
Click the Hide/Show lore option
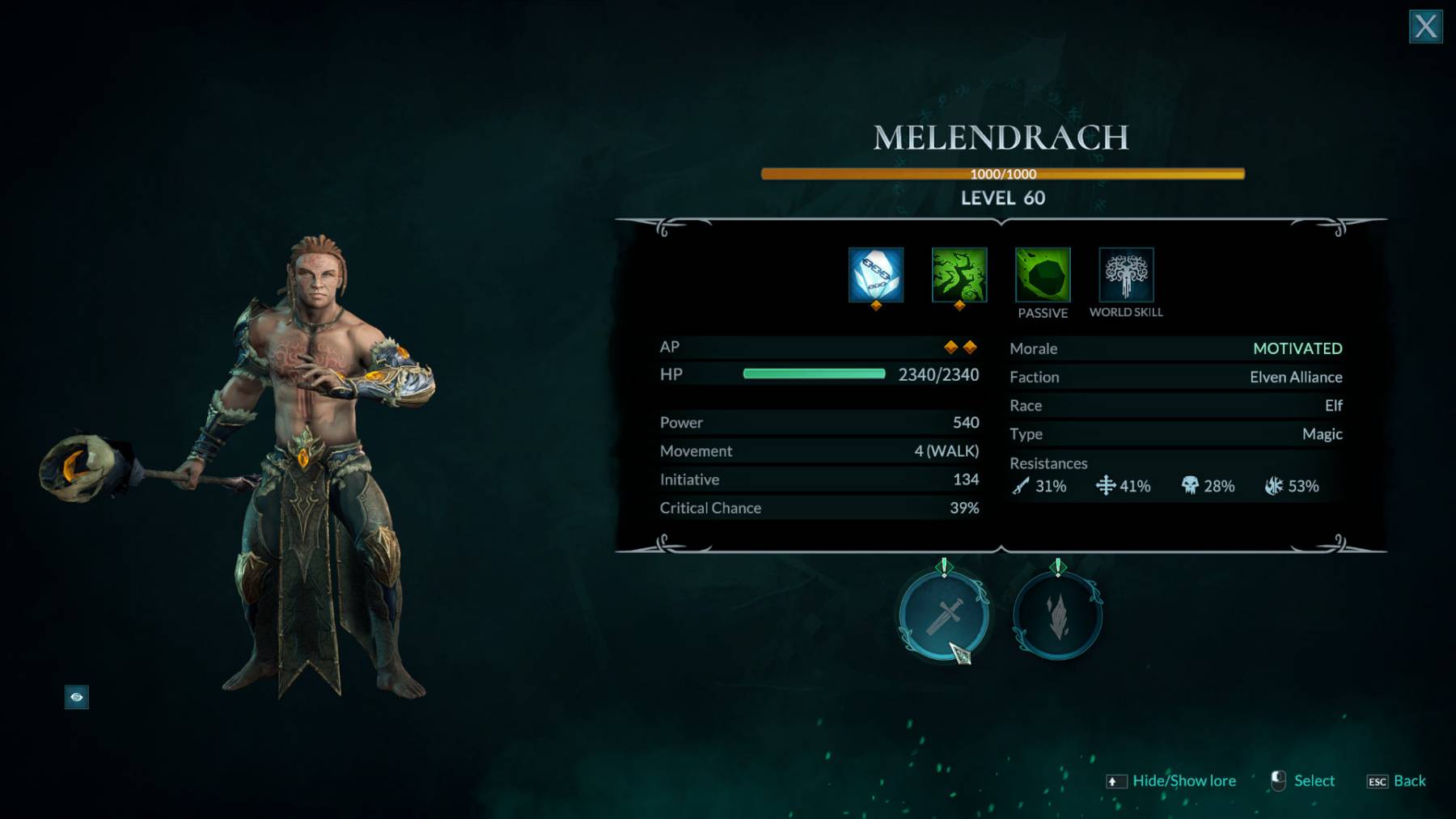[x=1183, y=781]
